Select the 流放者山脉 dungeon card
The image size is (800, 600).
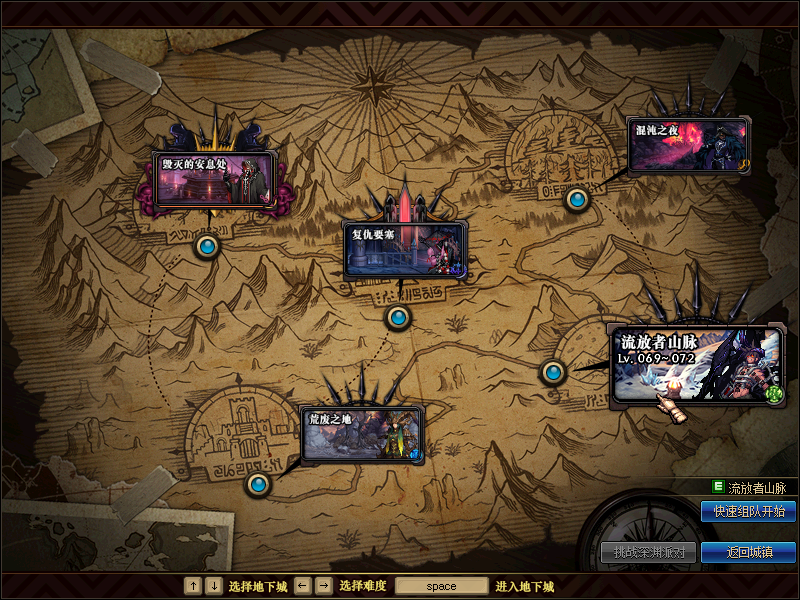[697, 365]
